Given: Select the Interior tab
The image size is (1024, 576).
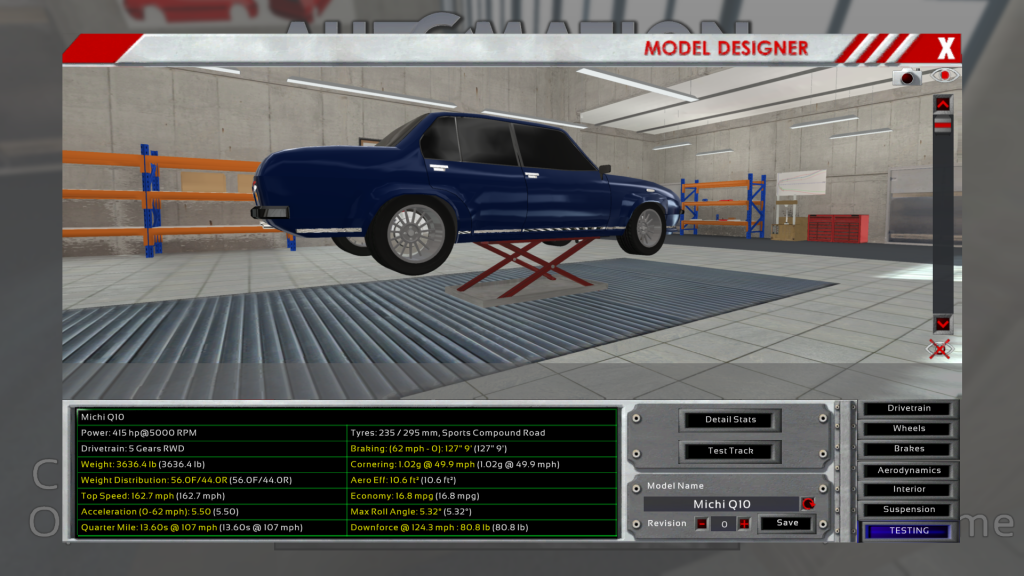Looking at the screenshot, I should pyautogui.click(x=909, y=489).
